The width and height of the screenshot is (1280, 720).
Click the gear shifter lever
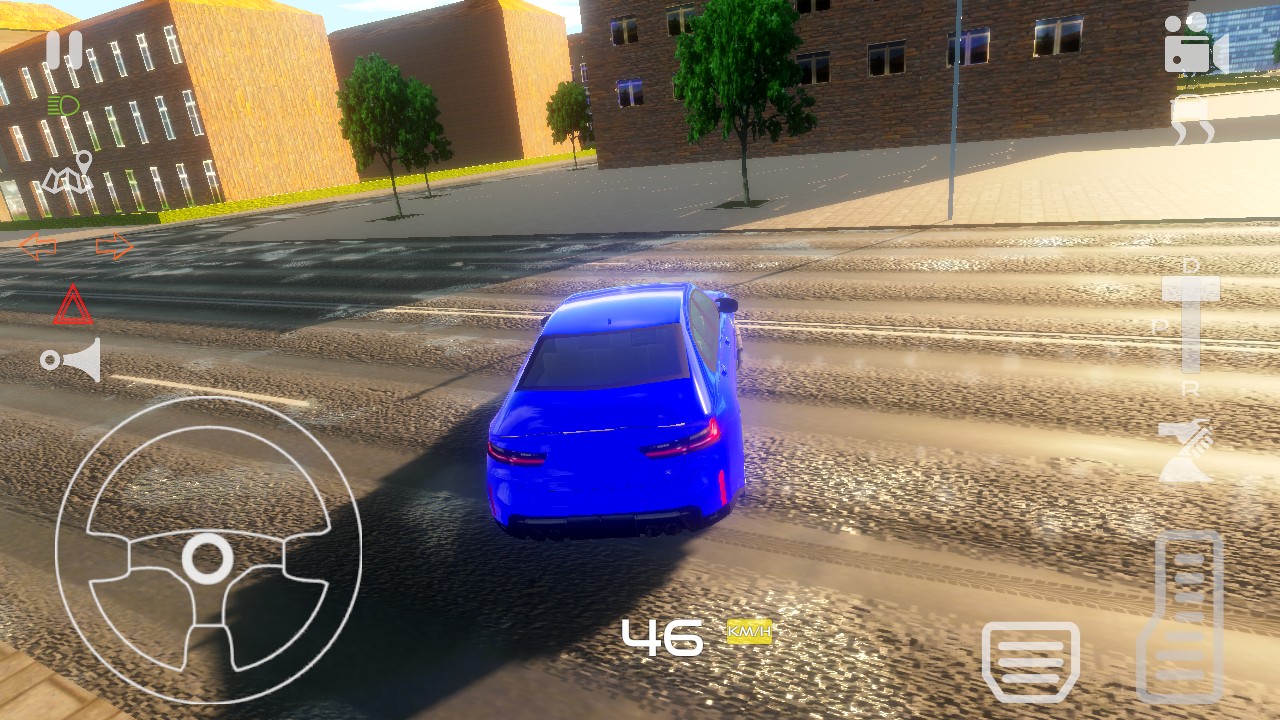[1190, 322]
